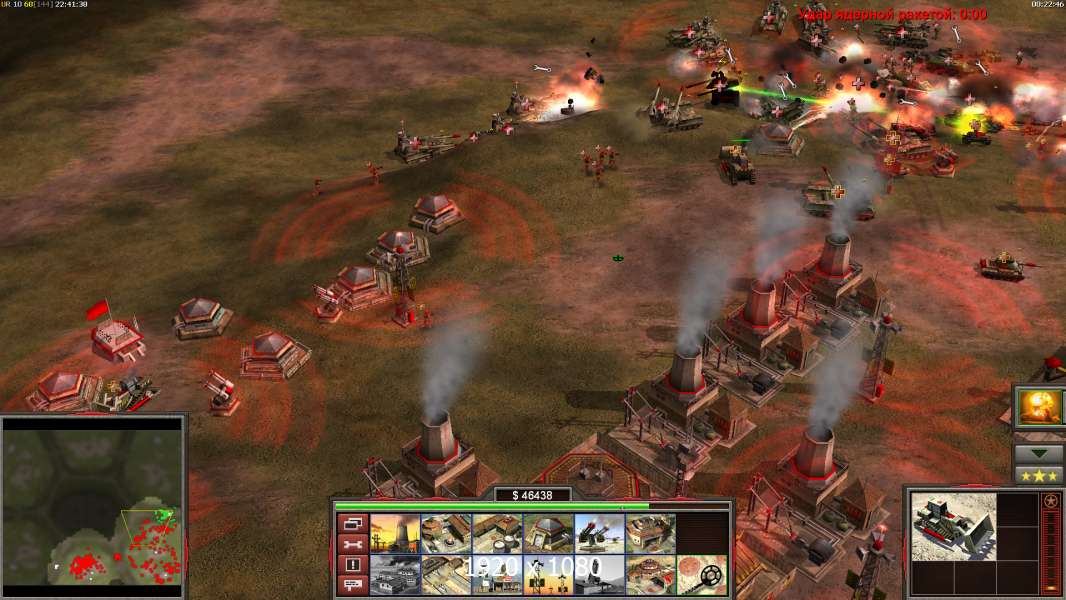Screen dimensions: 1066x600
Task: Open the chat message button
Action: pos(351,586)
